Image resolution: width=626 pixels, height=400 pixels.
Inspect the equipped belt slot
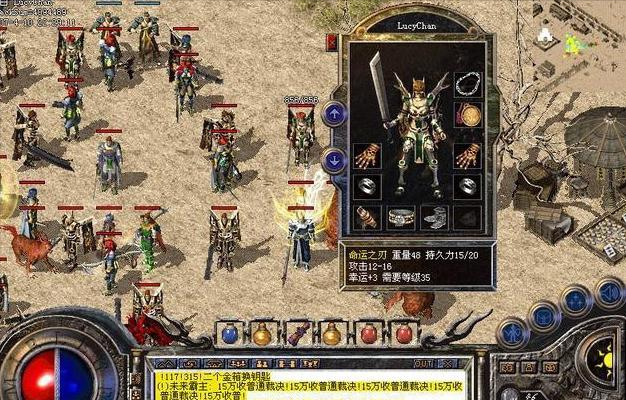tap(401, 217)
